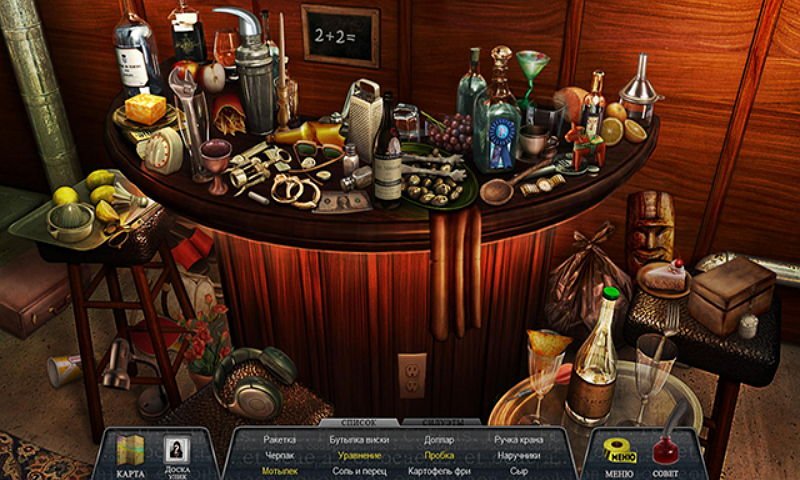Image resolution: width=800 pixels, height=480 pixels.
Task: Select Черпак in the item list
Action: pos(279,454)
